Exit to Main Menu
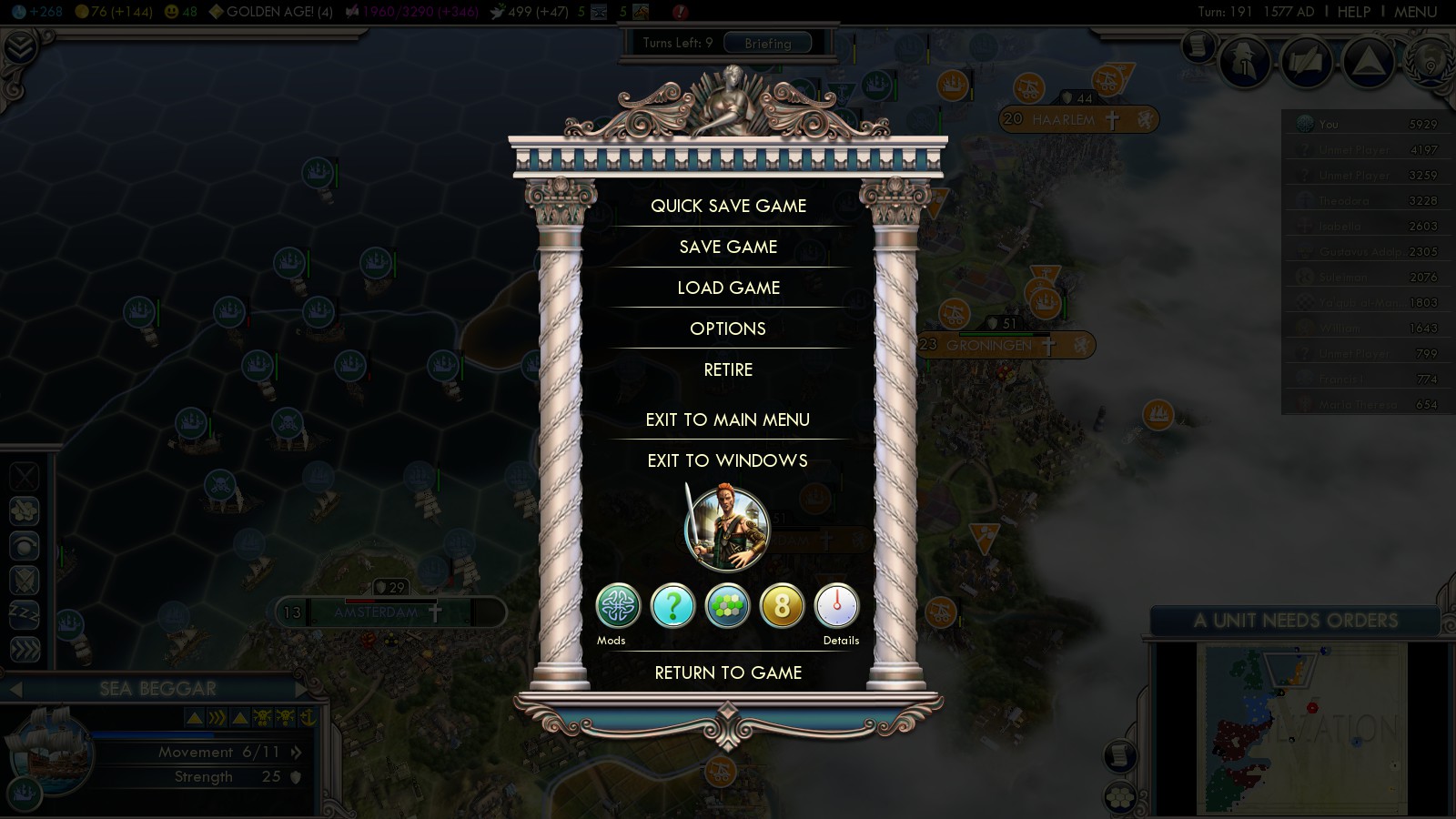The width and height of the screenshot is (1456, 819). pos(728,420)
